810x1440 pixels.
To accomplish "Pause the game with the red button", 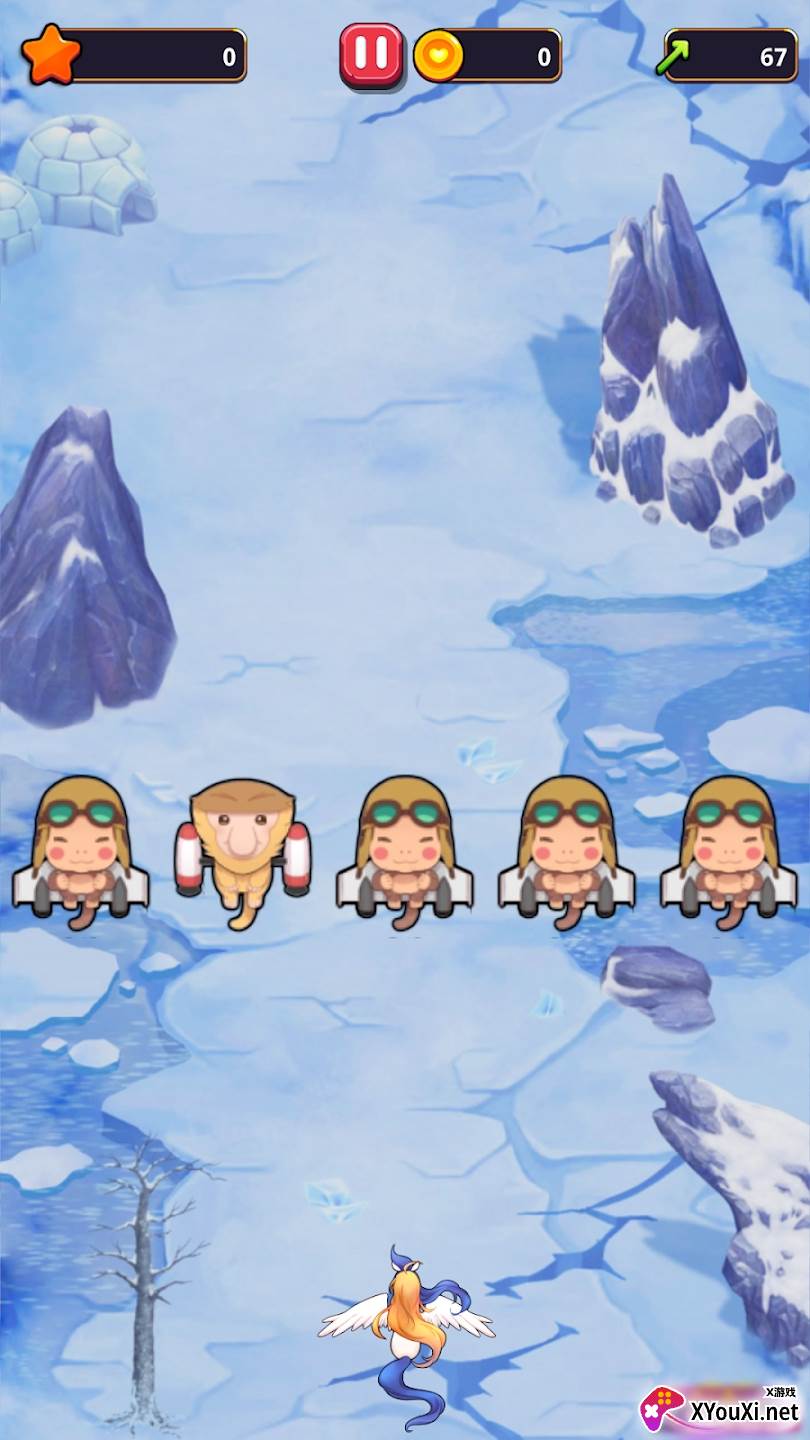I will (x=371, y=54).
